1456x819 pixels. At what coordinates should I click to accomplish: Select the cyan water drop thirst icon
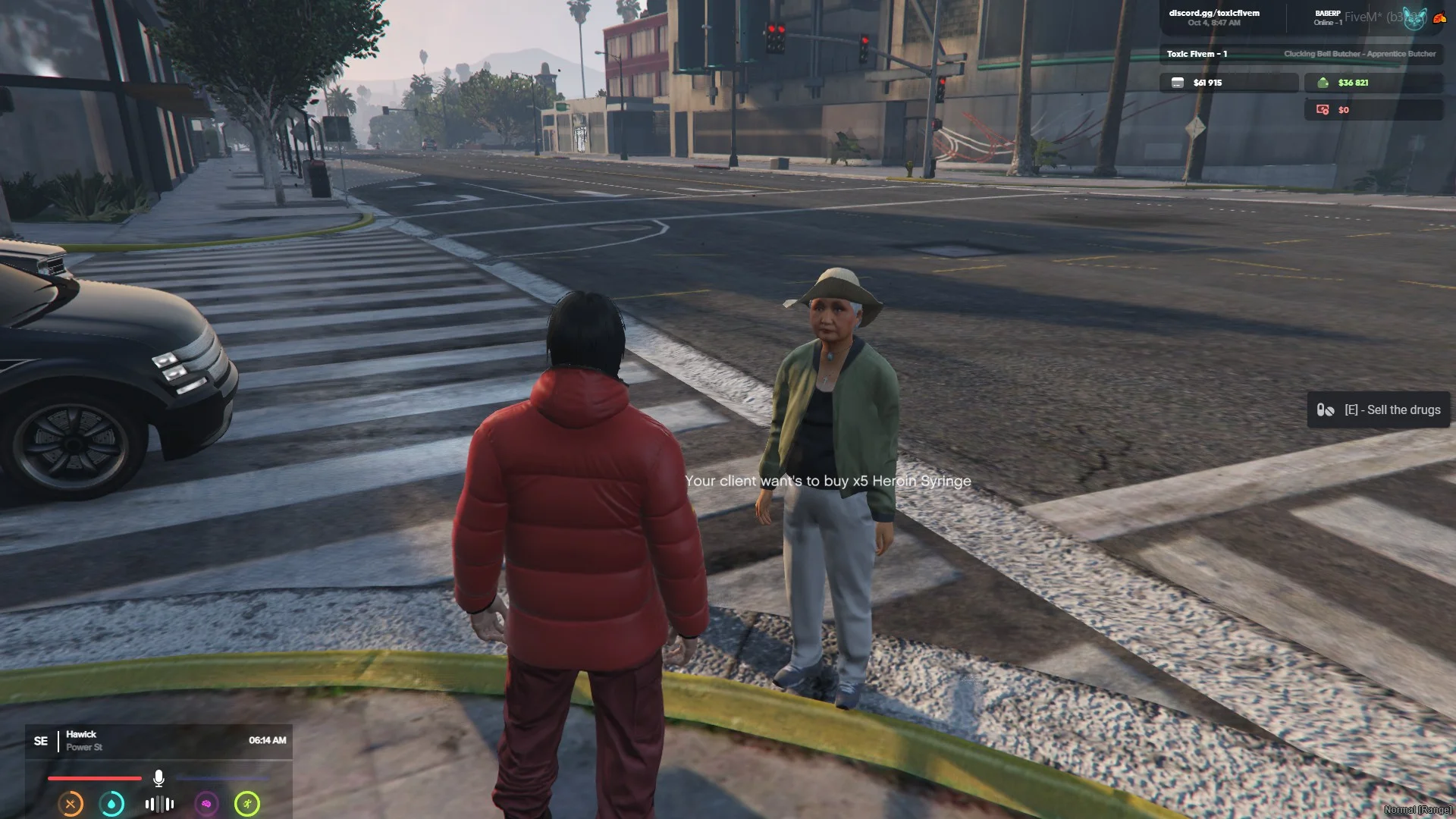(x=112, y=804)
